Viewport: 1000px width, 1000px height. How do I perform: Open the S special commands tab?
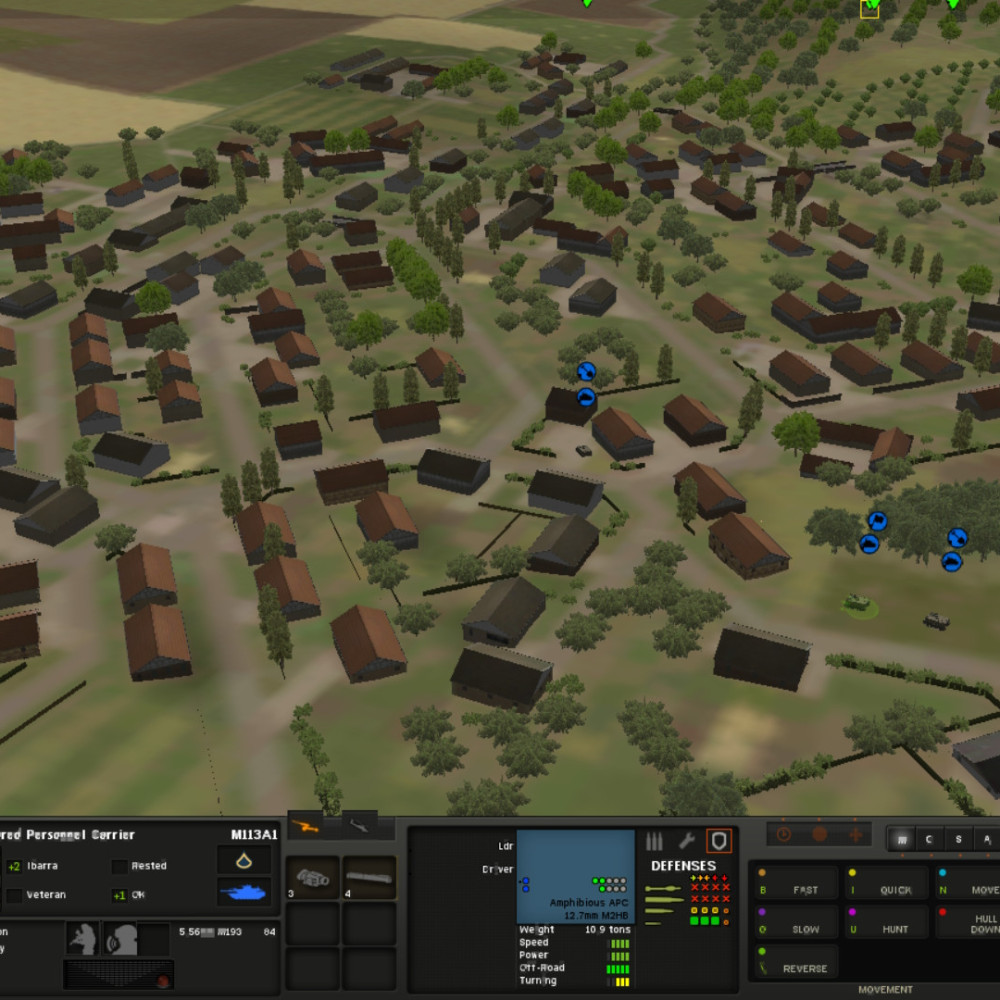click(x=958, y=839)
